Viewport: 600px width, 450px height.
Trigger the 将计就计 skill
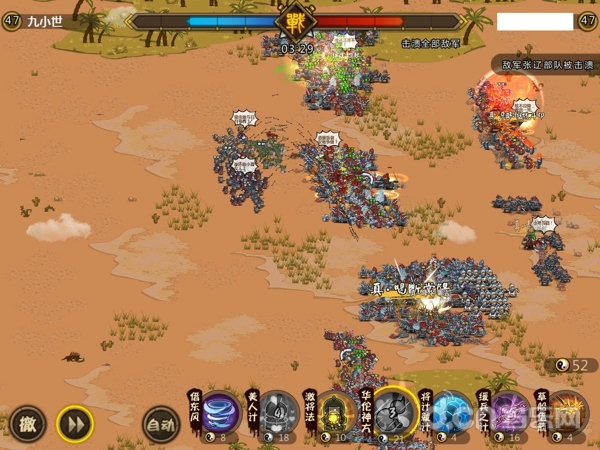click(453, 412)
